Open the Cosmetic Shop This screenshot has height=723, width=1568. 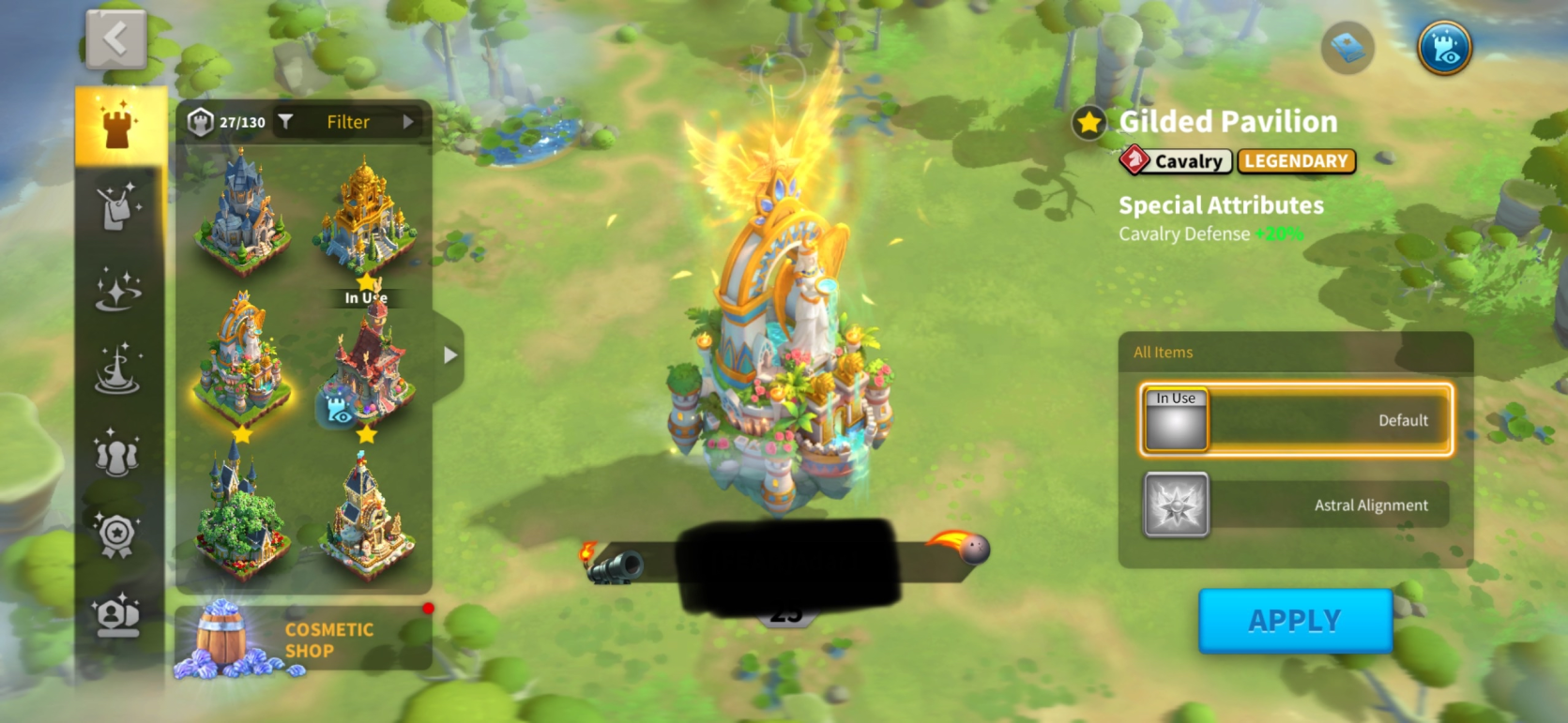coord(303,640)
